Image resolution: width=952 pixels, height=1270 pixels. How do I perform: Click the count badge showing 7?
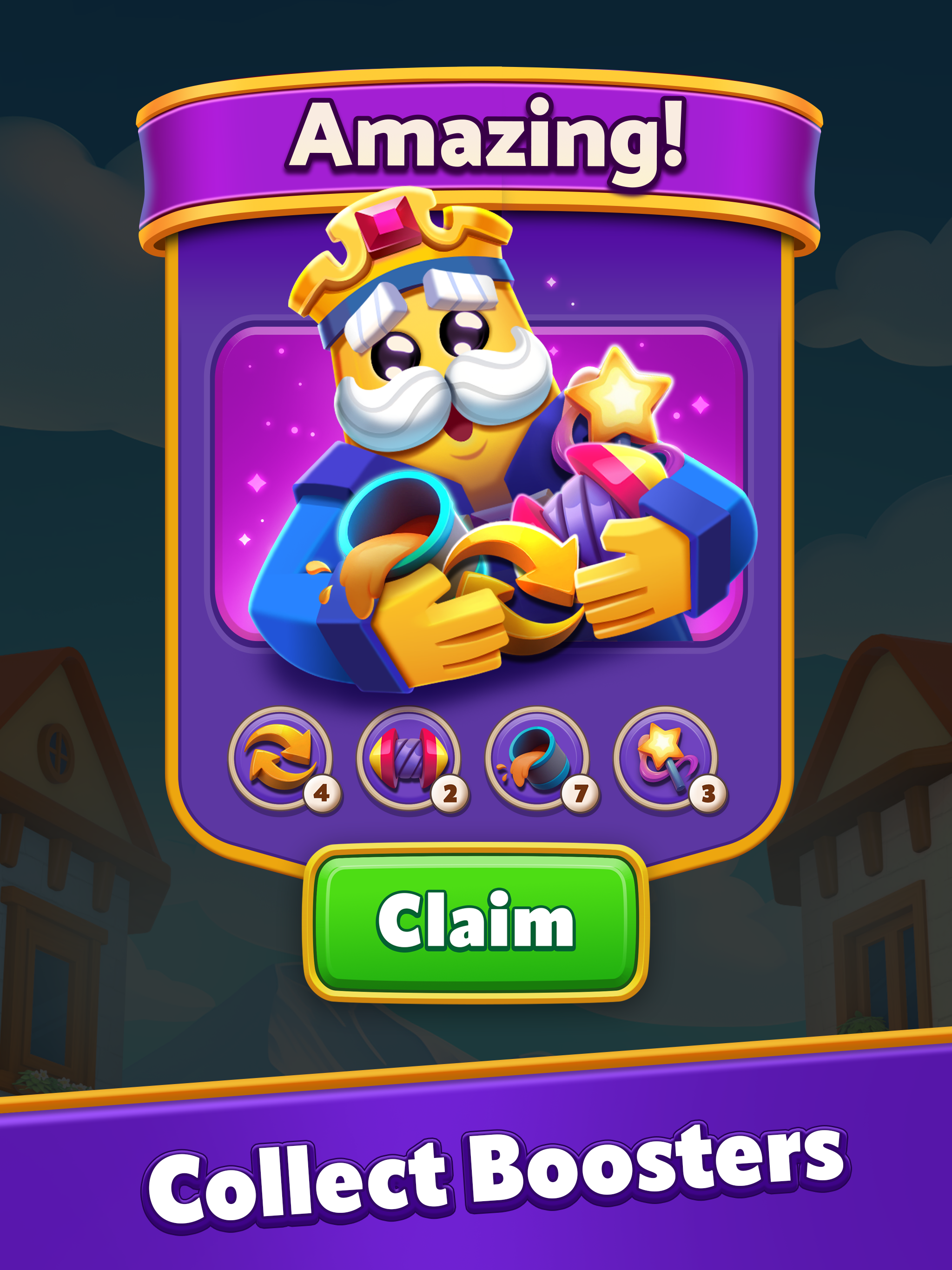(580, 794)
